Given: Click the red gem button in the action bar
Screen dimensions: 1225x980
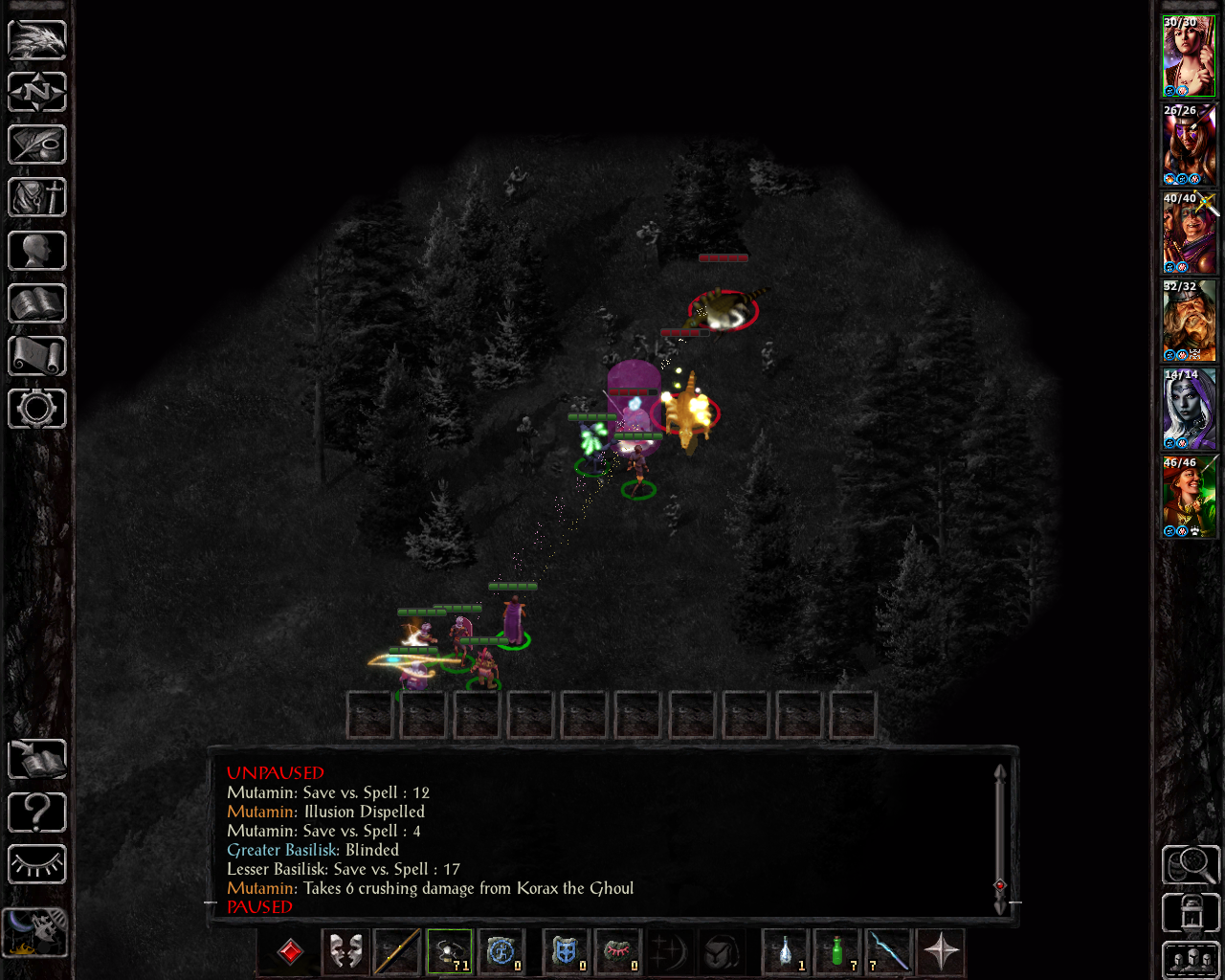Looking at the screenshot, I should tap(290, 951).
